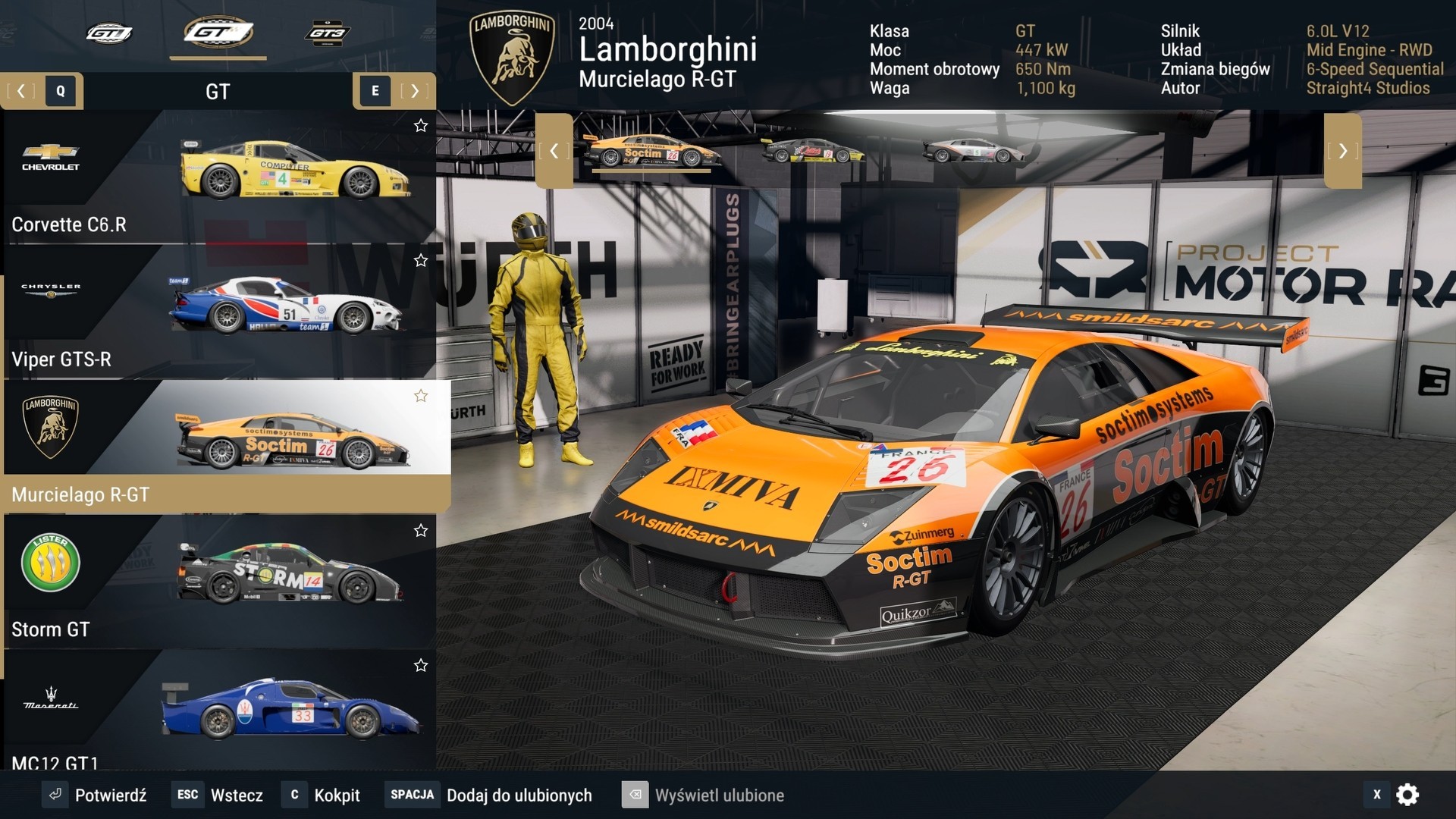Viewport: 1456px width, 819px height.
Task: Show previous liveries with left arrow
Action: 554,151
